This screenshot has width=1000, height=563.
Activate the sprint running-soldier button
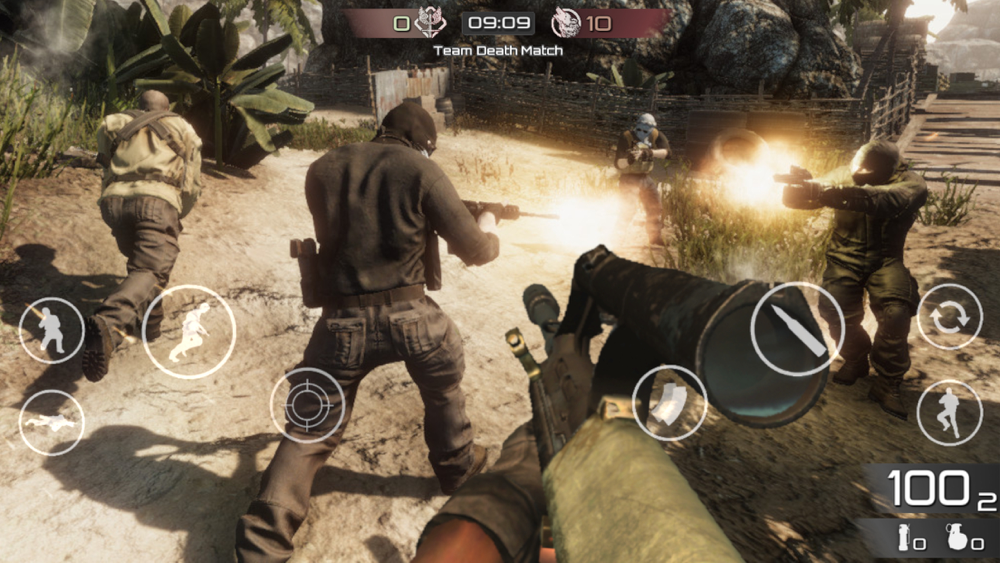point(189,331)
